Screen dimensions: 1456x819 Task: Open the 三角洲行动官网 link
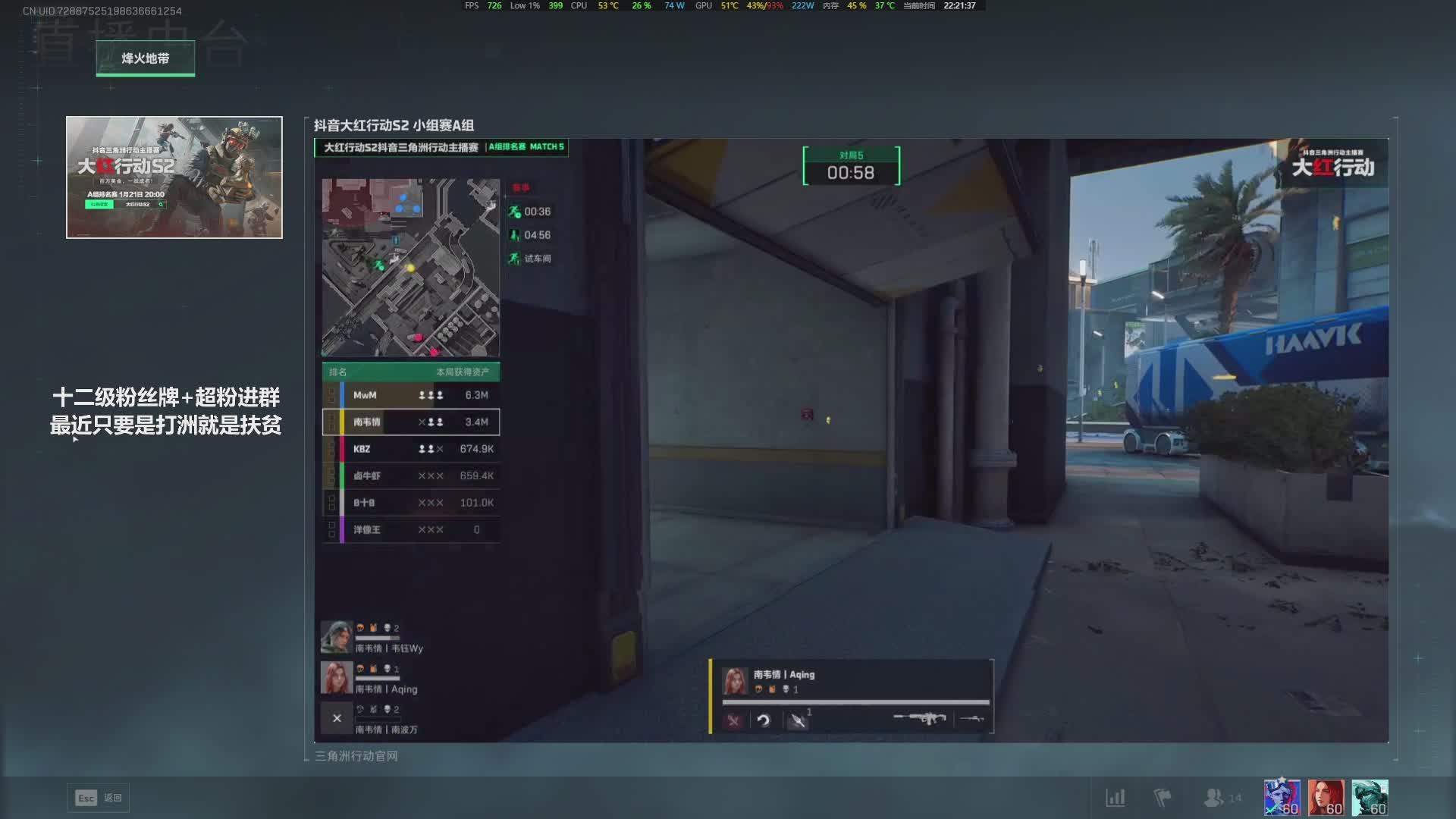click(x=356, y=756)
